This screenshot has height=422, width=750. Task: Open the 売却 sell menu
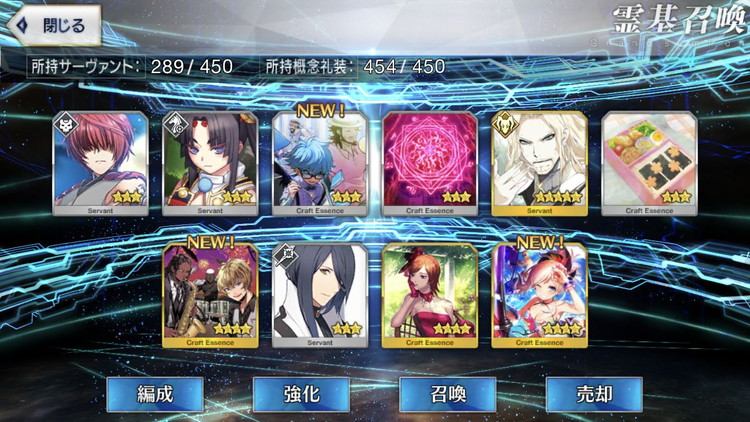(x=594, y=394)
